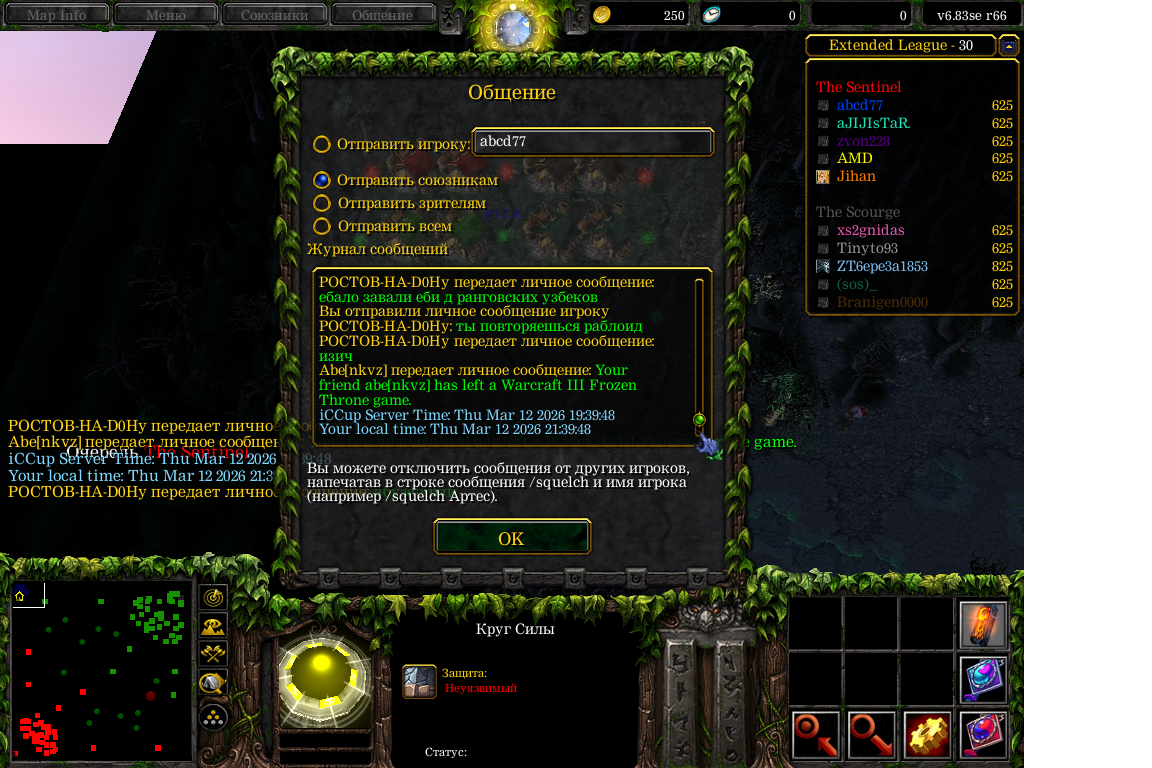Open the Союзники allies menu

273,15
